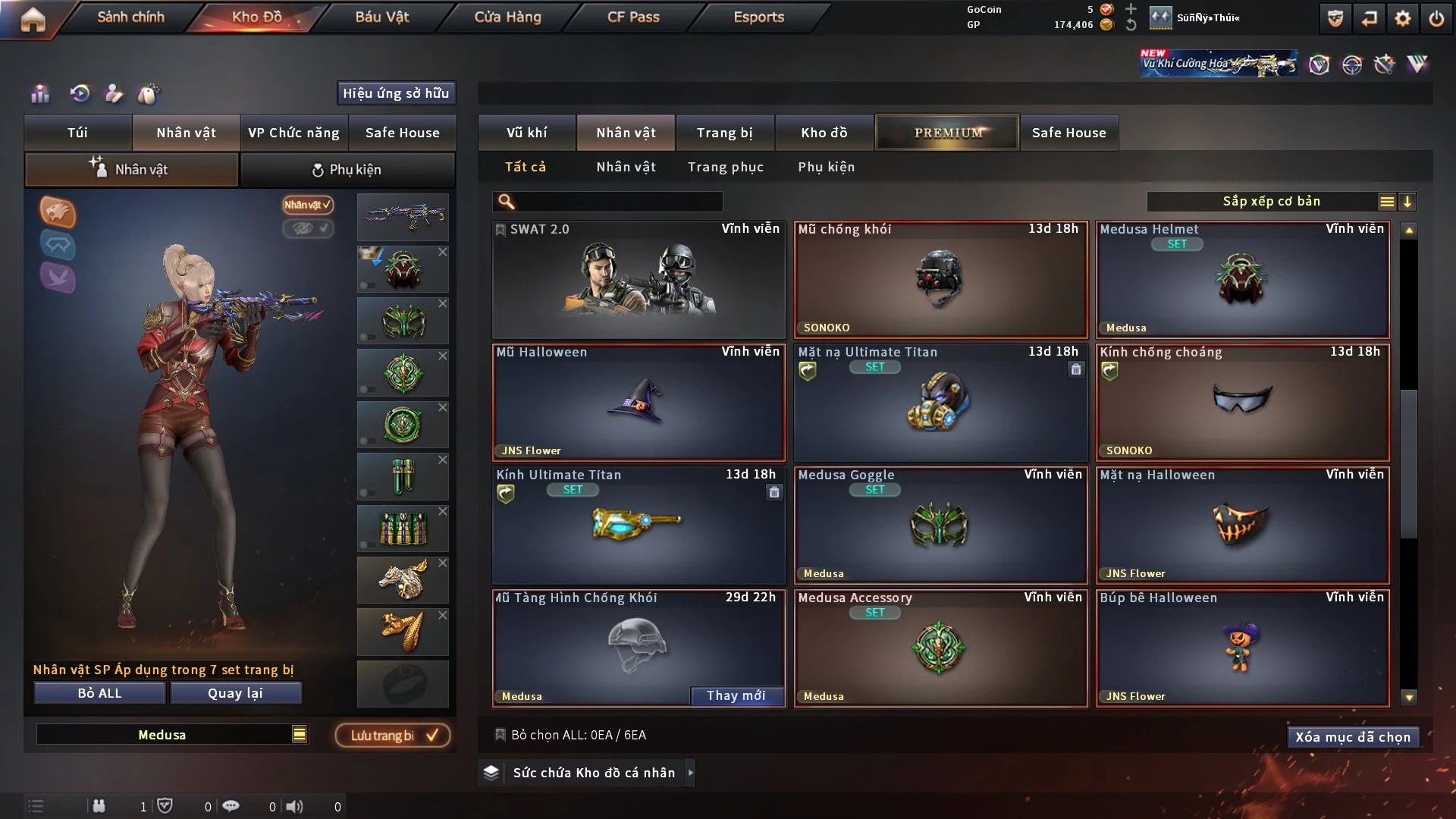Open the Sắp xếp cơ bản sort dropdown

click(x=1271, y=201)
